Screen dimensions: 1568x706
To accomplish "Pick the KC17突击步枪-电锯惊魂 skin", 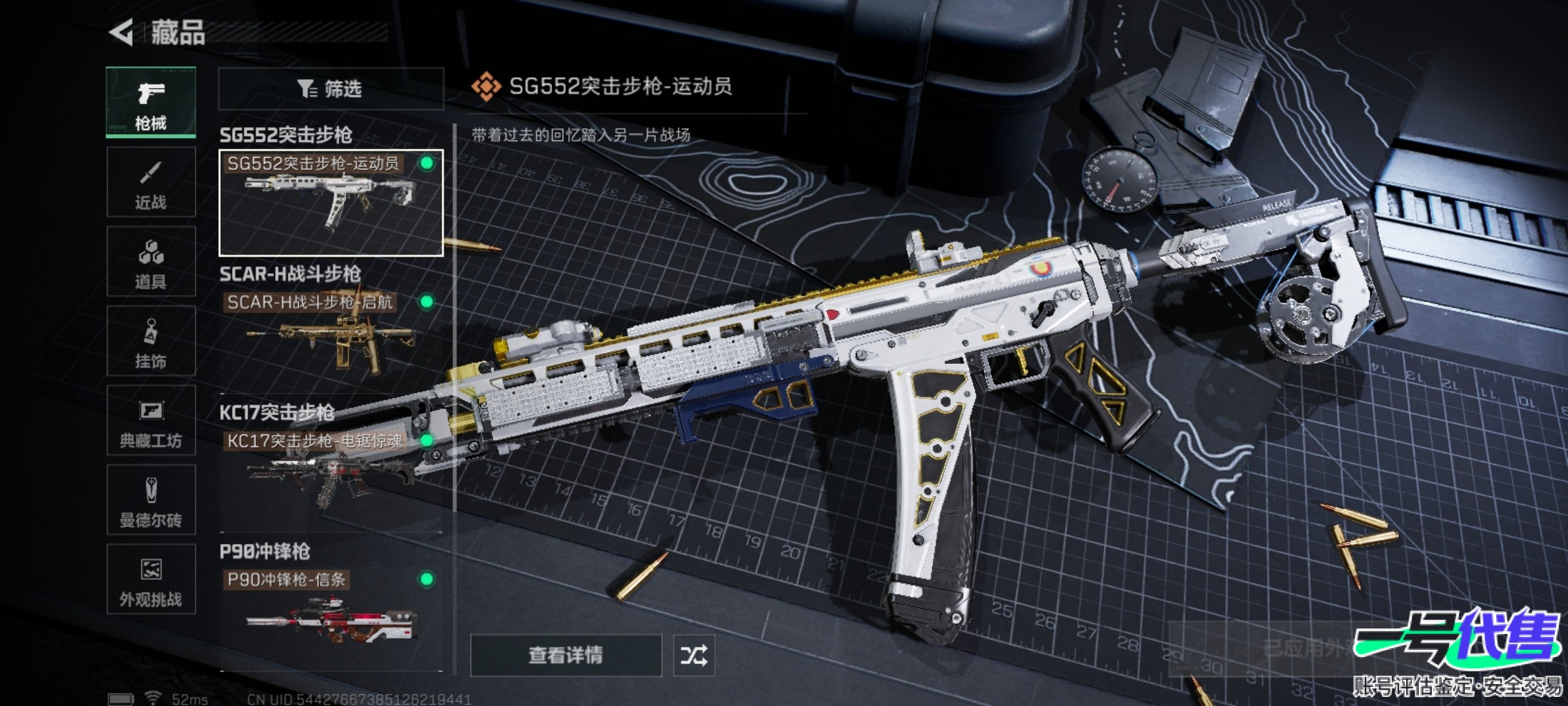I will click(x=331, y=474).
